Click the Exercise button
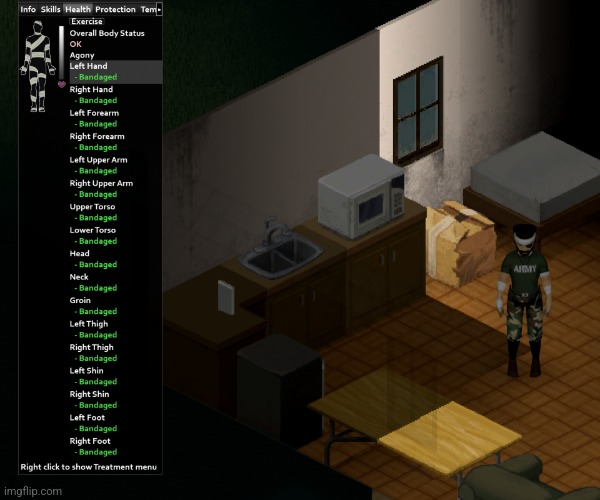 [x=87, y=20]
